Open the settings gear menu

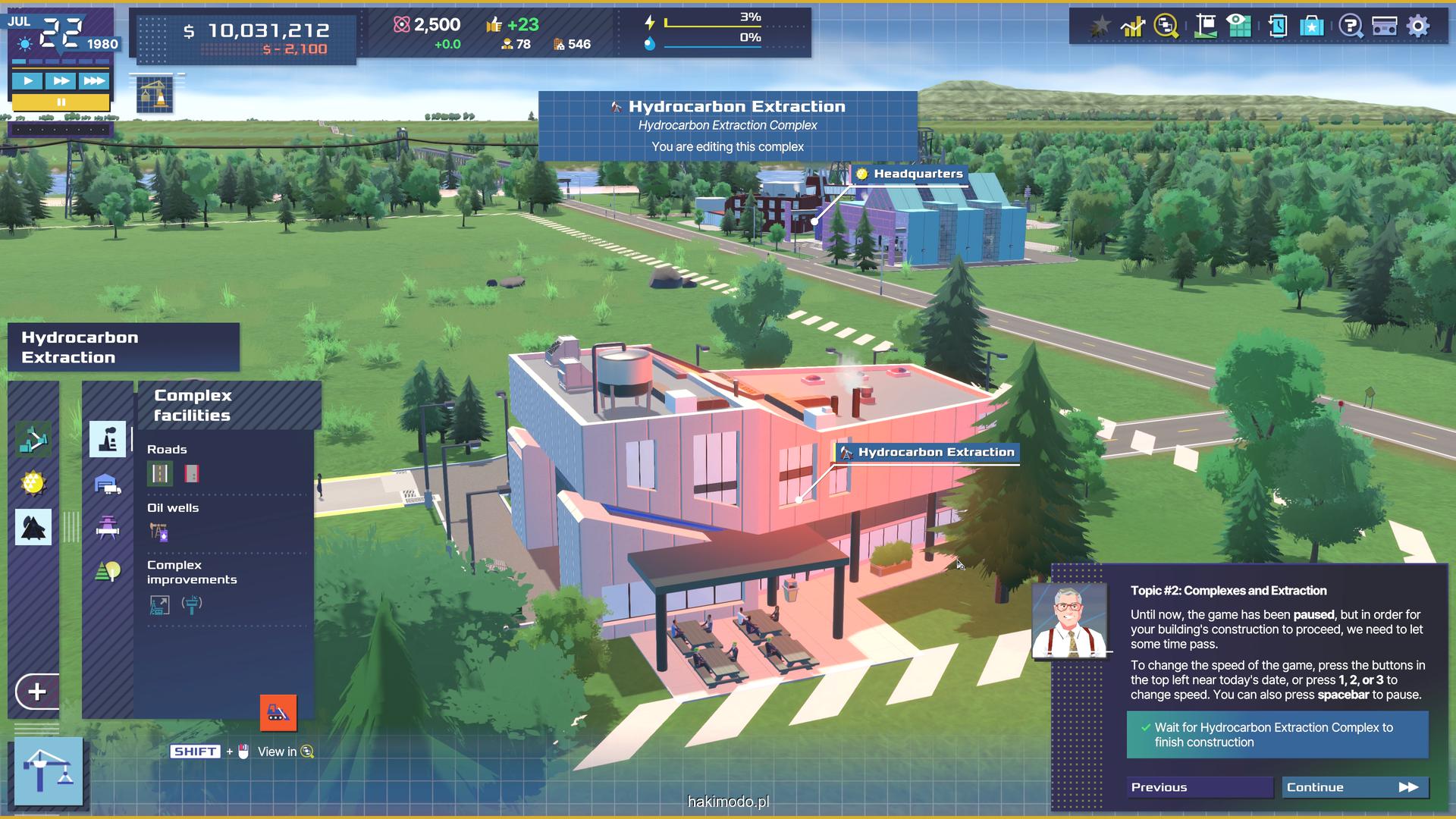pos(1418,27)
